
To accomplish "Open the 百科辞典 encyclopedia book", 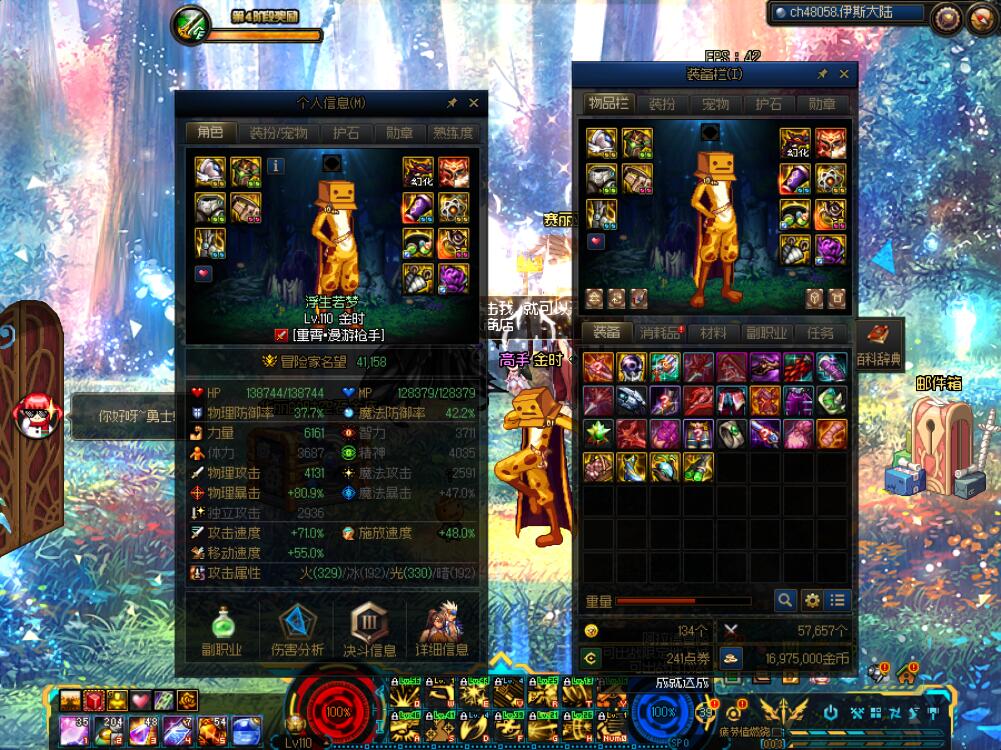I will pos(879,337).
